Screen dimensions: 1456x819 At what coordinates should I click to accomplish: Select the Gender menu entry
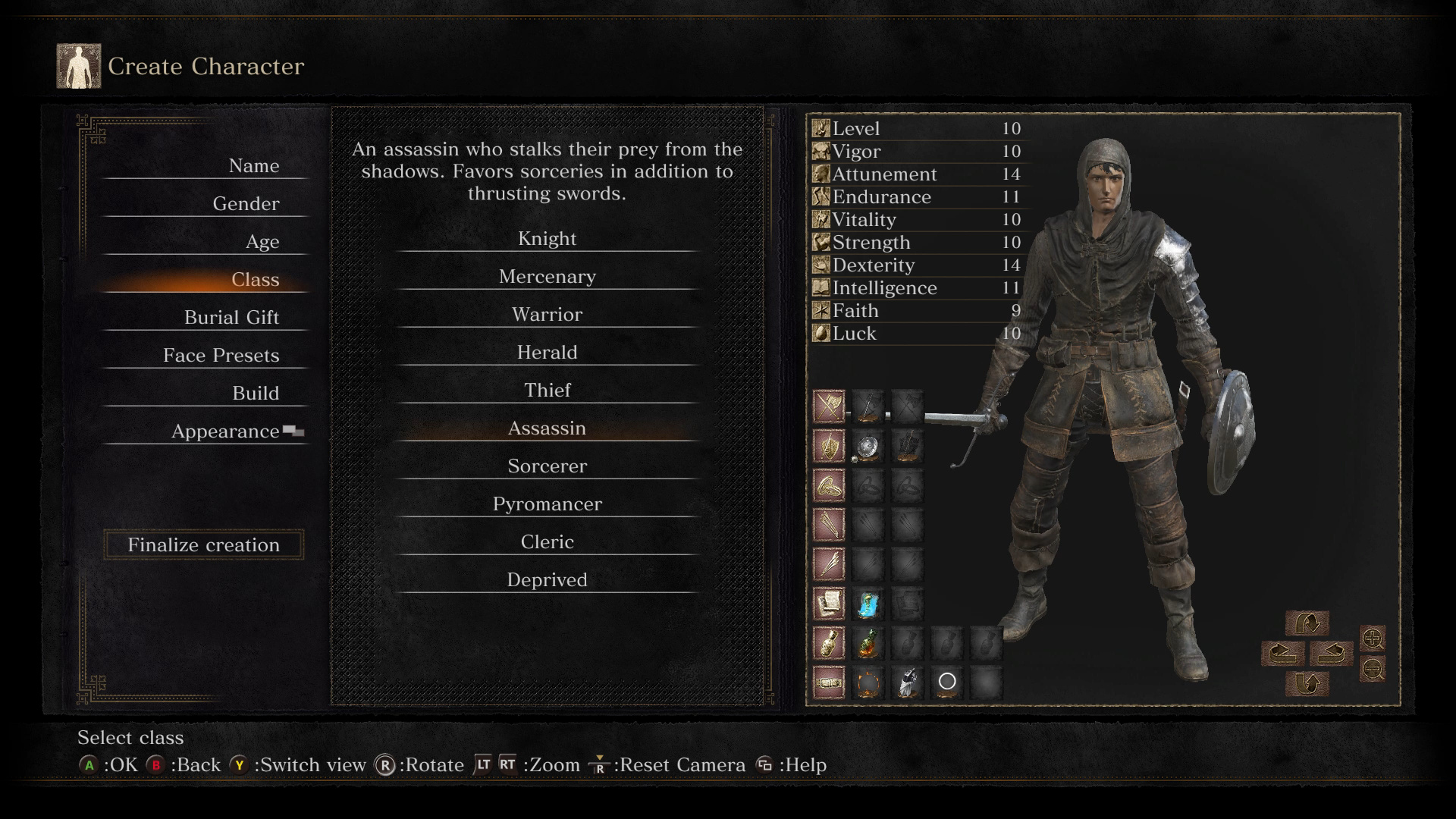tap(246, 204)
